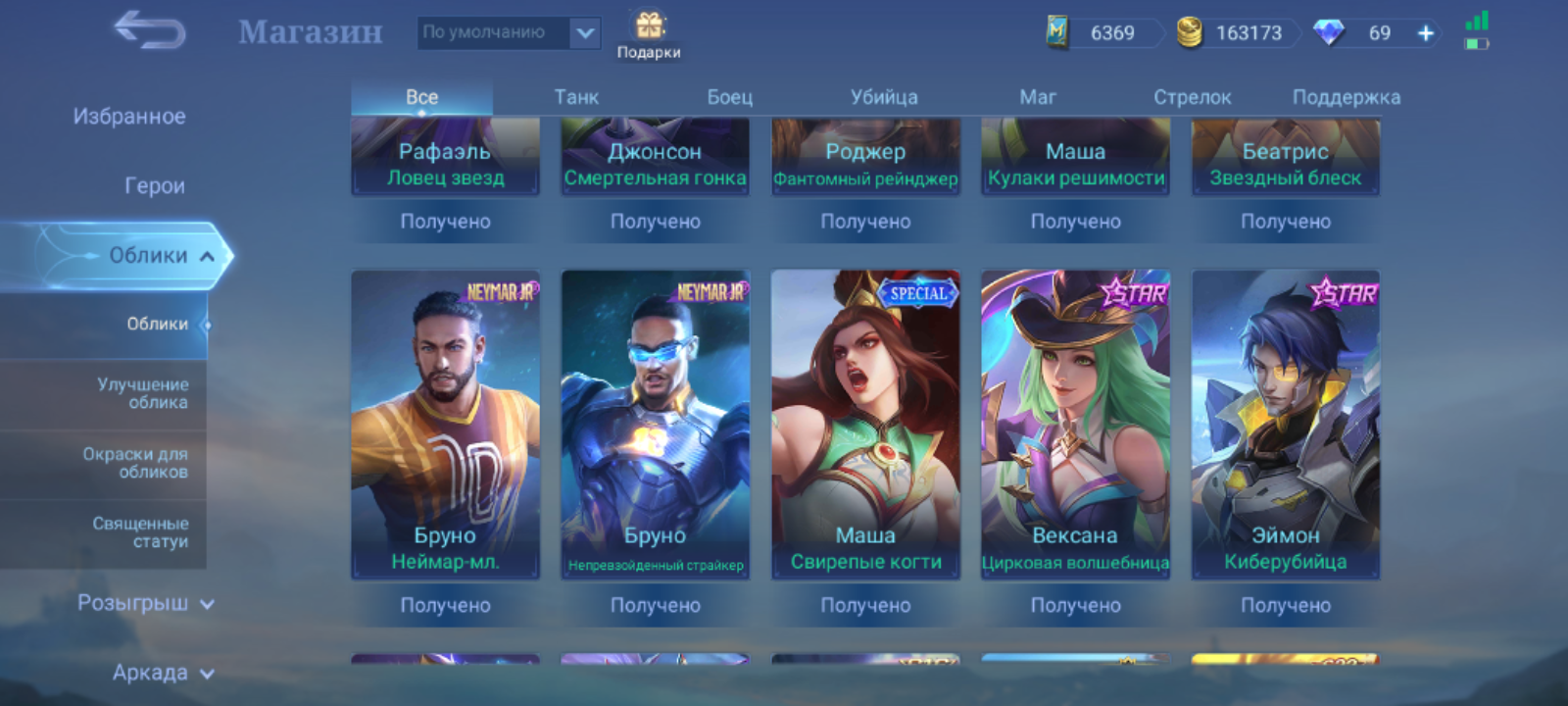Choose the Поддержка tab

pos(1346,97)
